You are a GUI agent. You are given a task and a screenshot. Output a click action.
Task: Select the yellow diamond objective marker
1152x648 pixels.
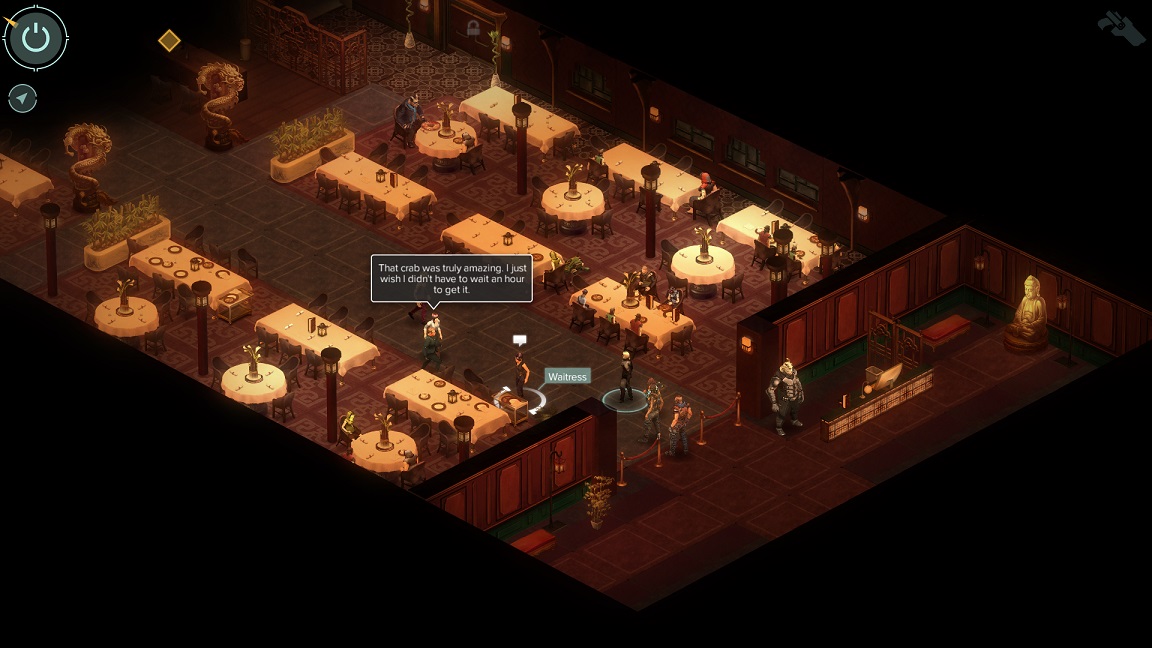[169, 40]
